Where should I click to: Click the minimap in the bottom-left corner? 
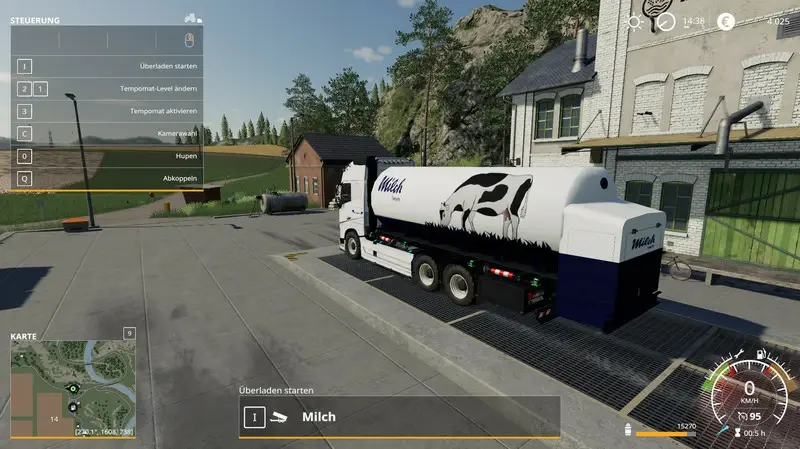[x=72, y=388]
